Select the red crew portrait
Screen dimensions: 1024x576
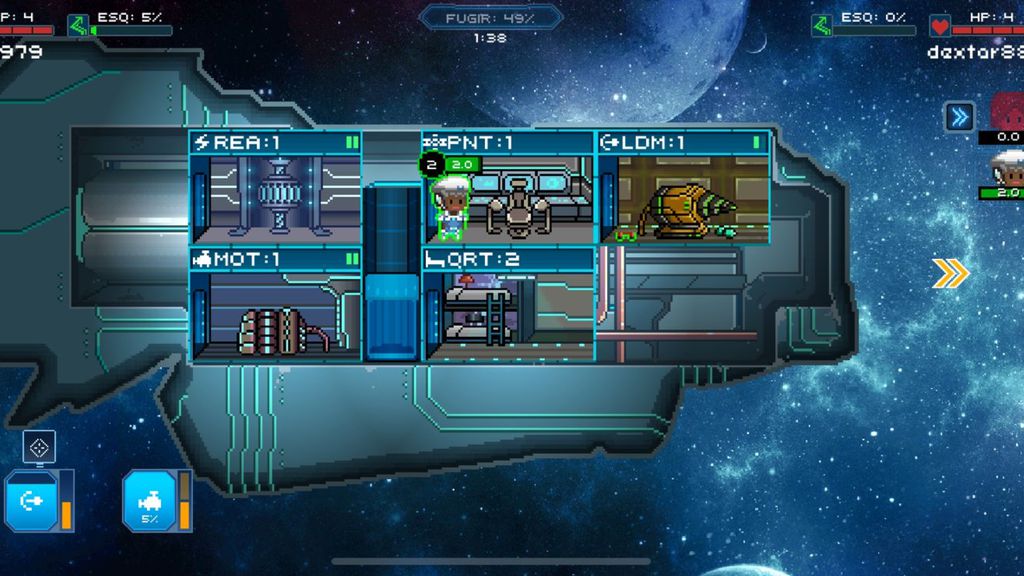tap(1007, 110)
